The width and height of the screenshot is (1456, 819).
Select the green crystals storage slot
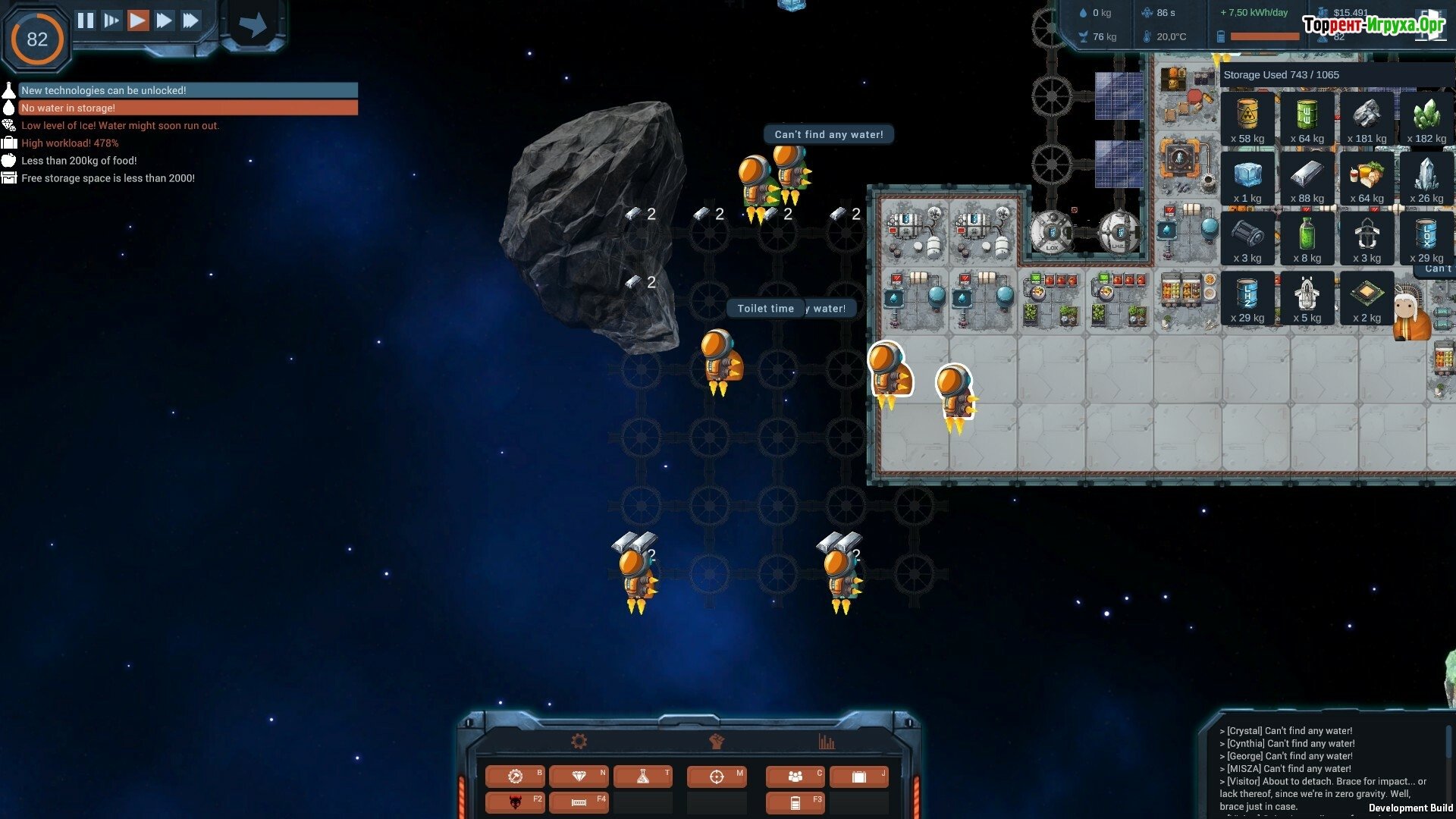pyautogui.click(x=1426, y=119)
